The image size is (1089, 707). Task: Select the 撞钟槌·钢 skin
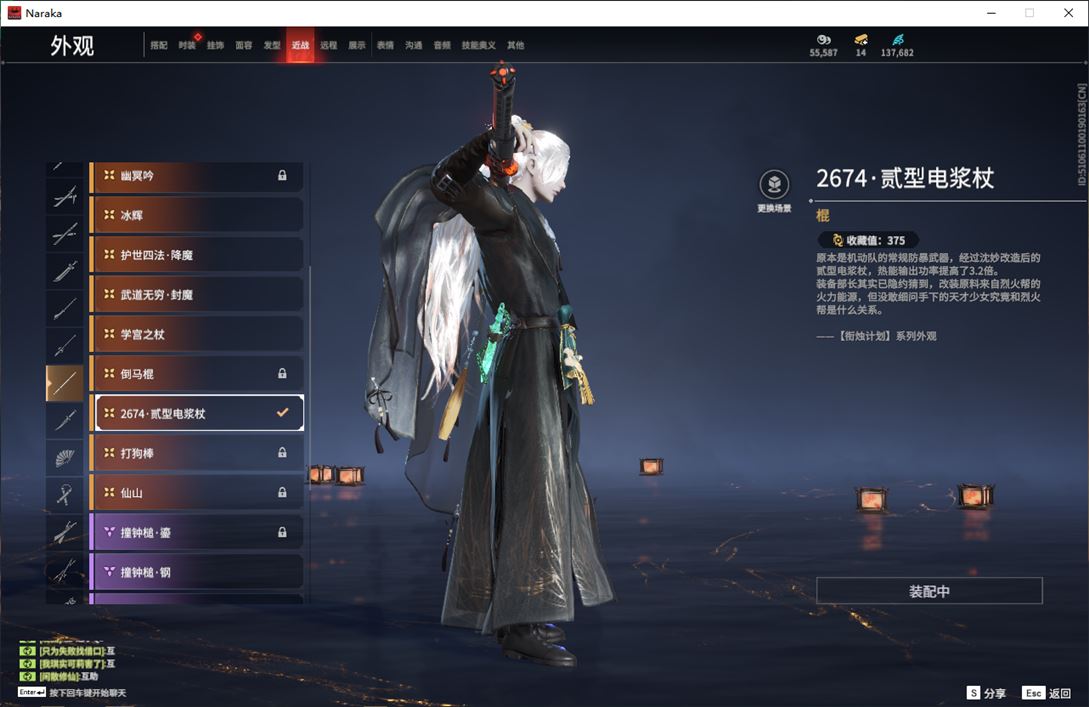(197, 572)
